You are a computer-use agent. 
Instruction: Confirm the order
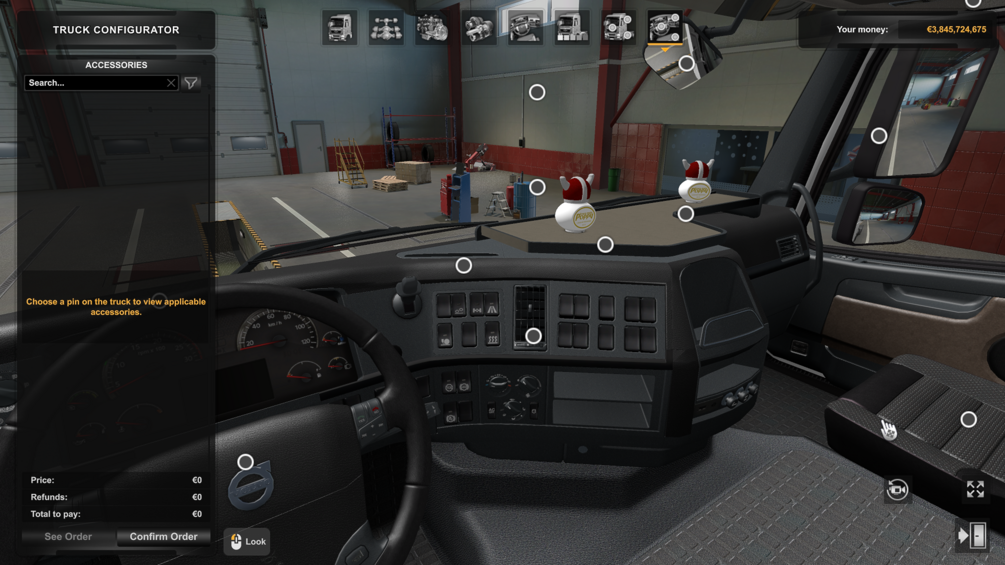(x=163, y=537)
